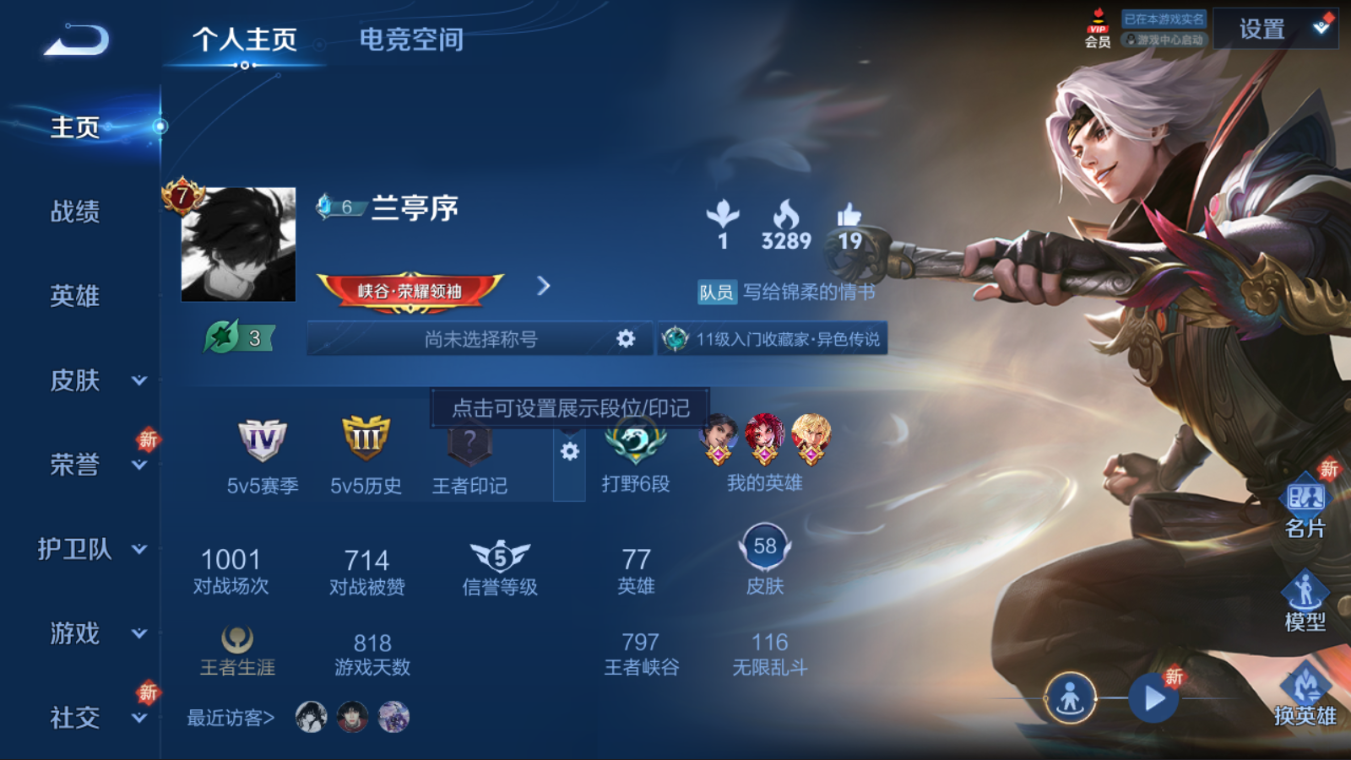
Task: Open the 王者生涯 career page
Action: 237,650
